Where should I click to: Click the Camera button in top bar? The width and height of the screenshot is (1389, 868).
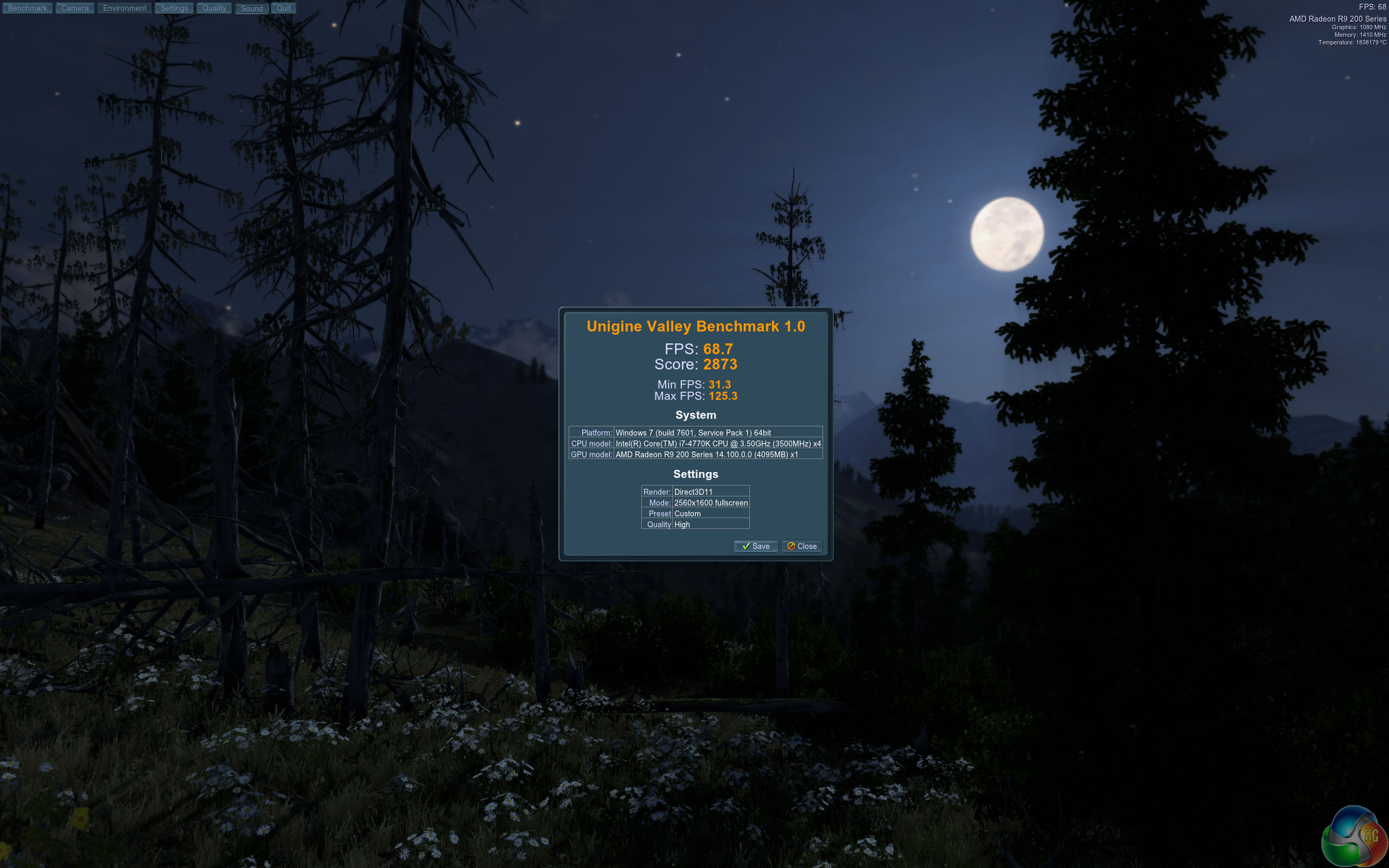[x=75, y=8]
